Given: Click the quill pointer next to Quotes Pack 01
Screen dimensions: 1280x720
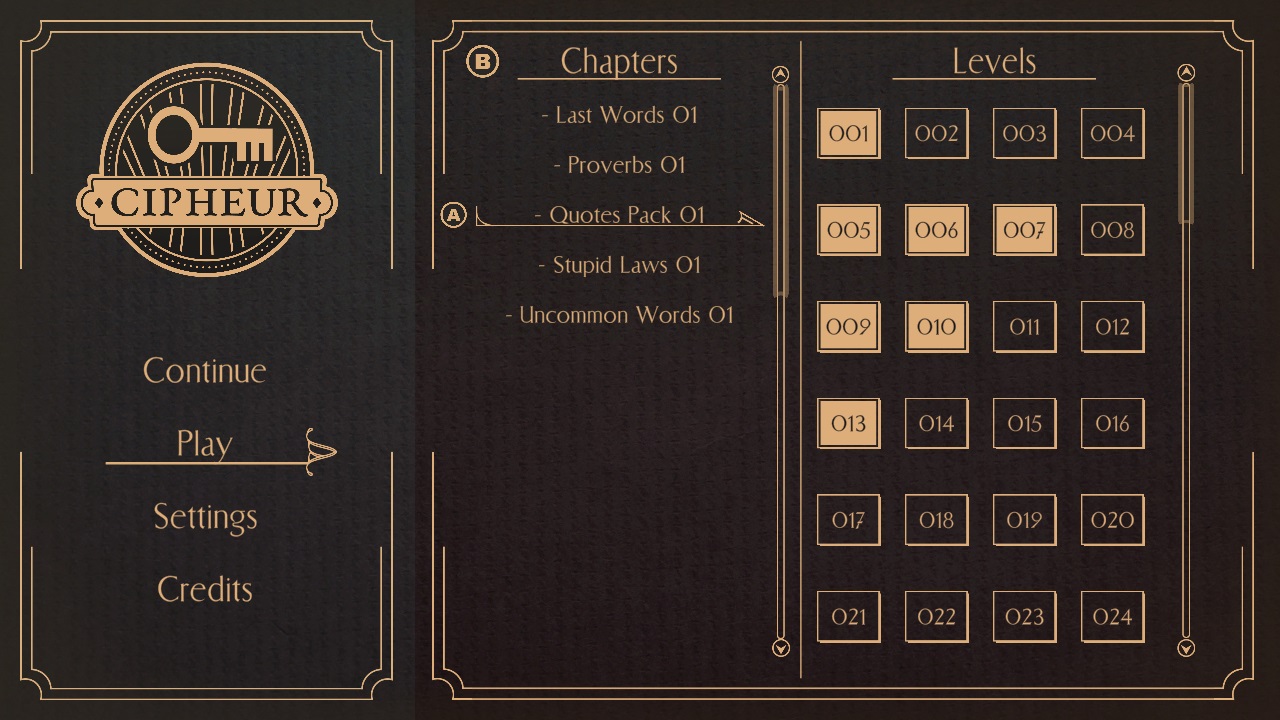Looking at the screenshot, I should (752, 219).
